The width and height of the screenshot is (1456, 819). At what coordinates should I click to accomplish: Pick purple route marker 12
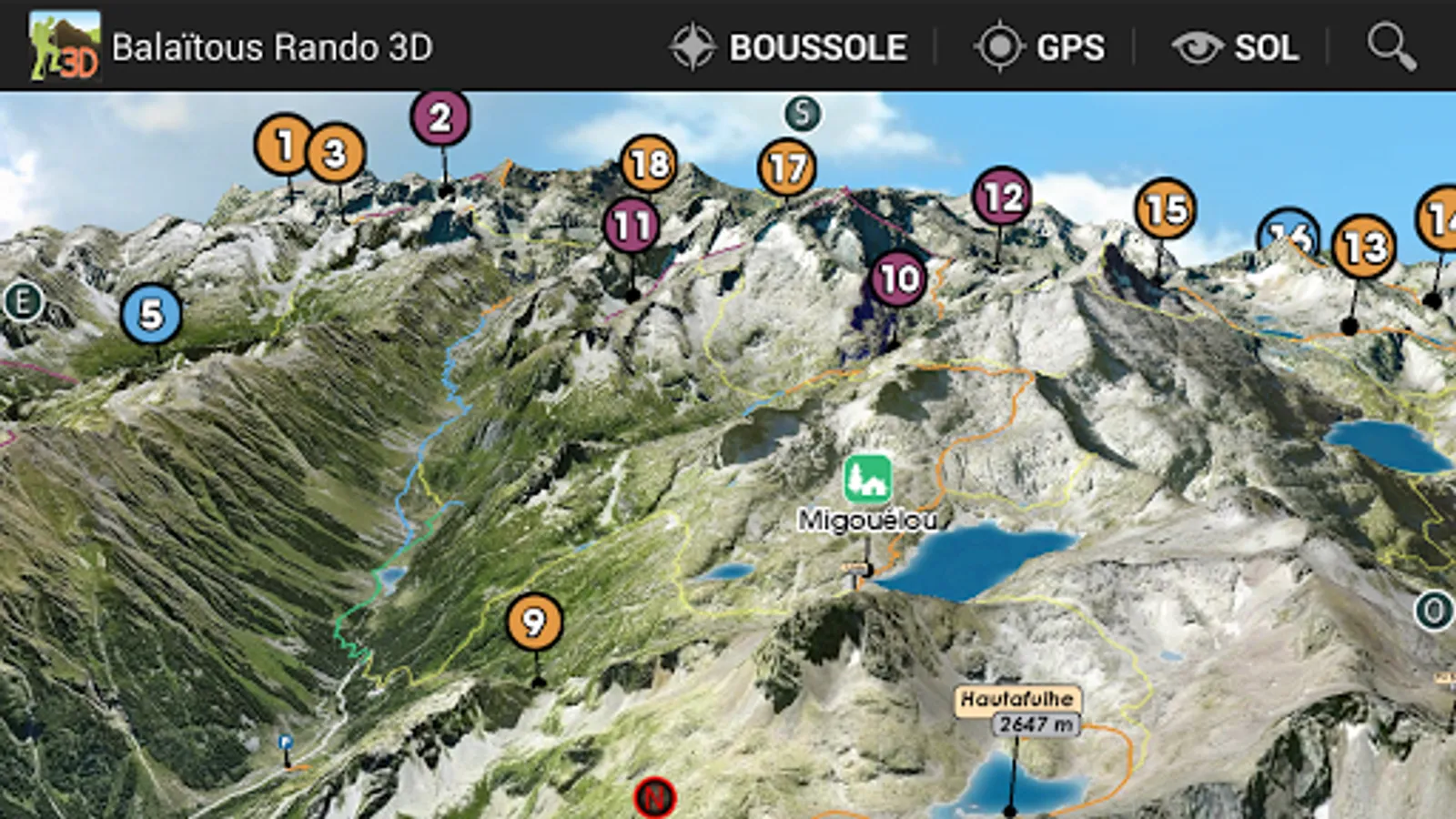click(x=1002, y=197)
